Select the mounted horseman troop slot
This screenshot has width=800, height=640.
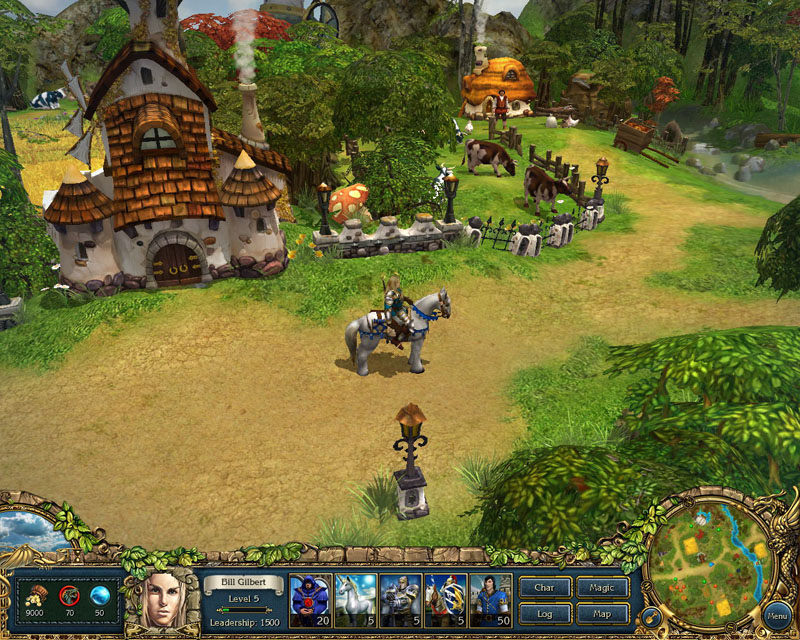(x=445, y=600)
